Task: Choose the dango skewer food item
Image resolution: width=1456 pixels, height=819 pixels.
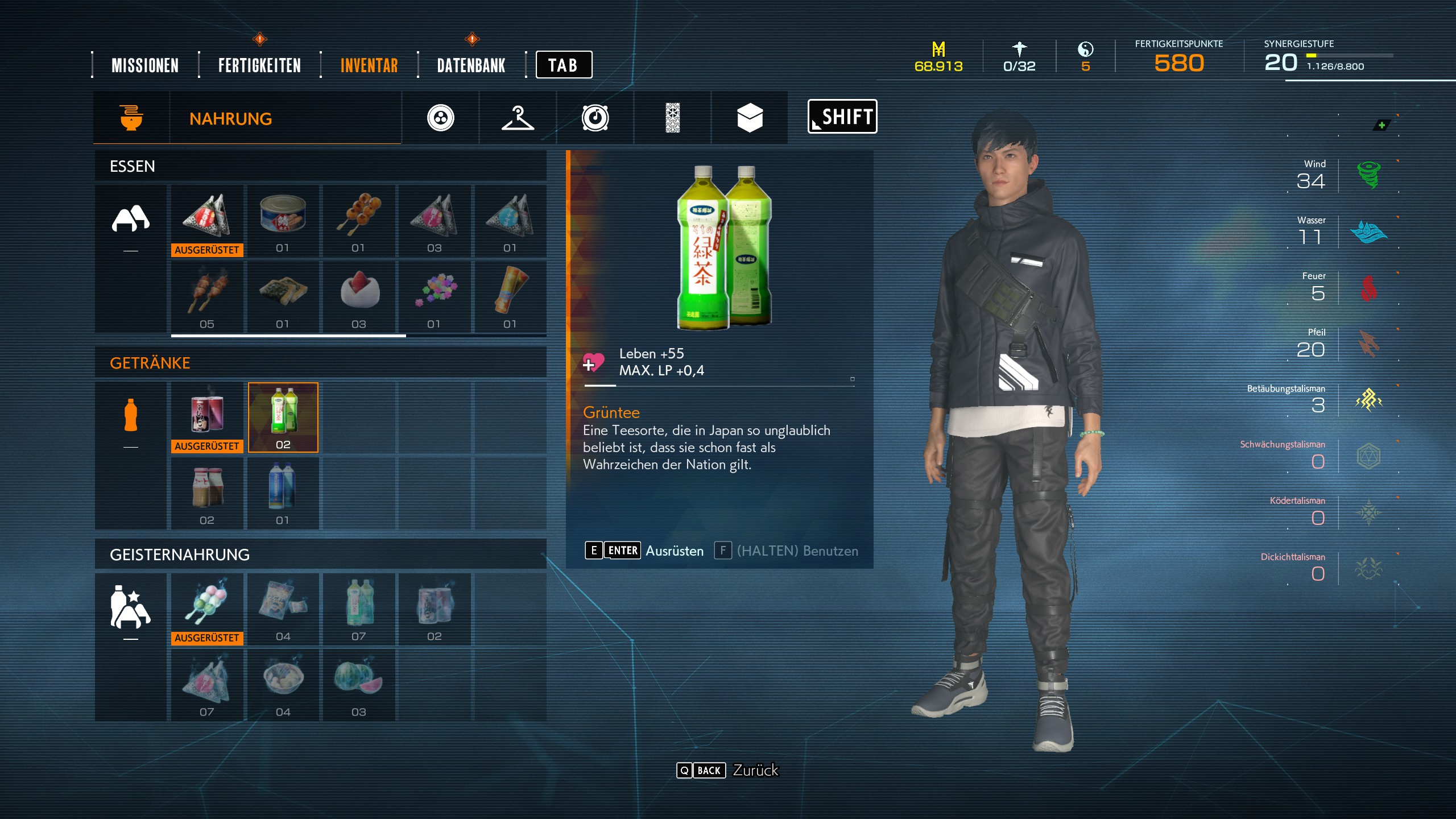Action: point(358,221)
